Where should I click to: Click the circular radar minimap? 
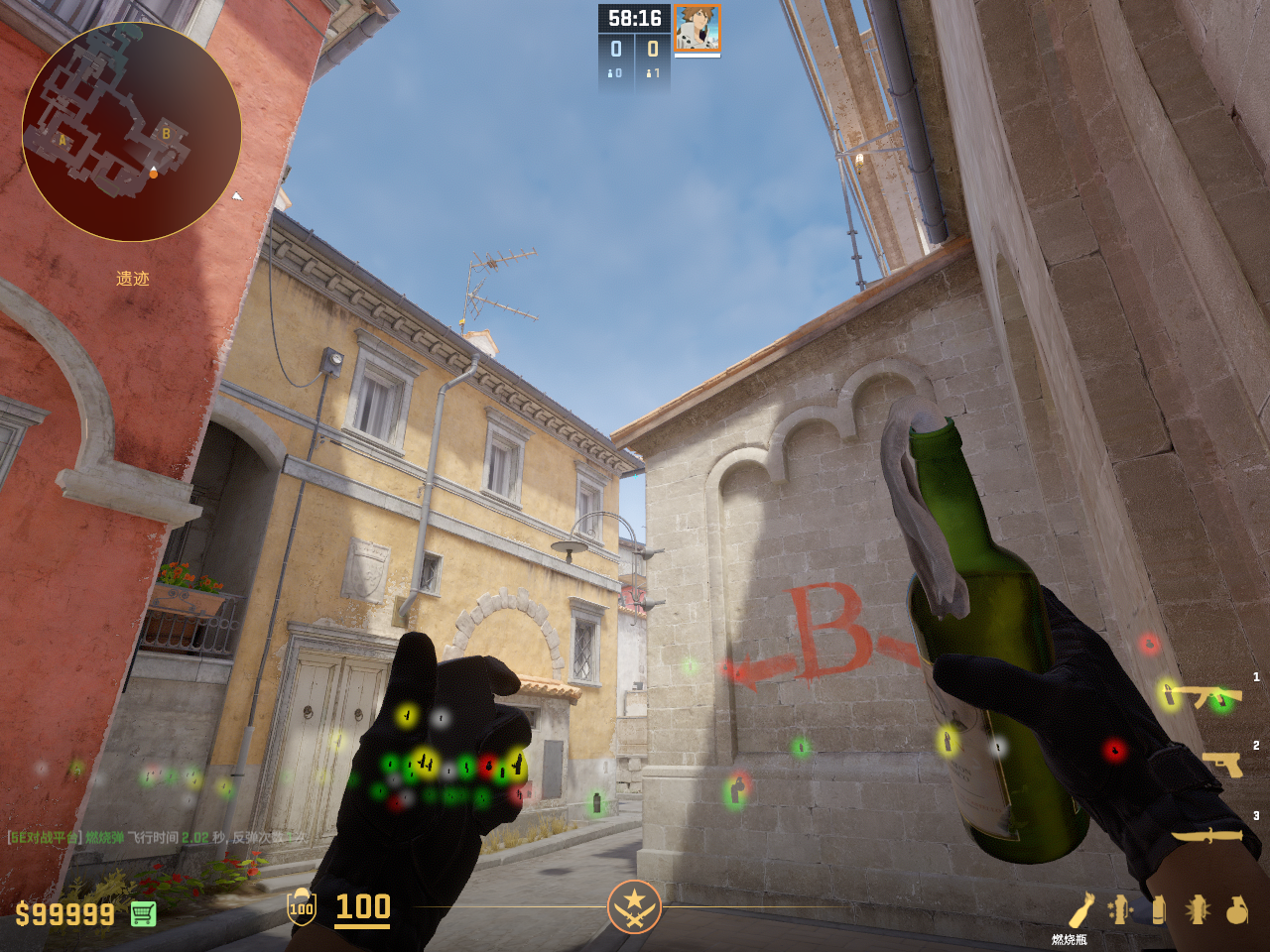pyautogui.click(x=131, y=132)
